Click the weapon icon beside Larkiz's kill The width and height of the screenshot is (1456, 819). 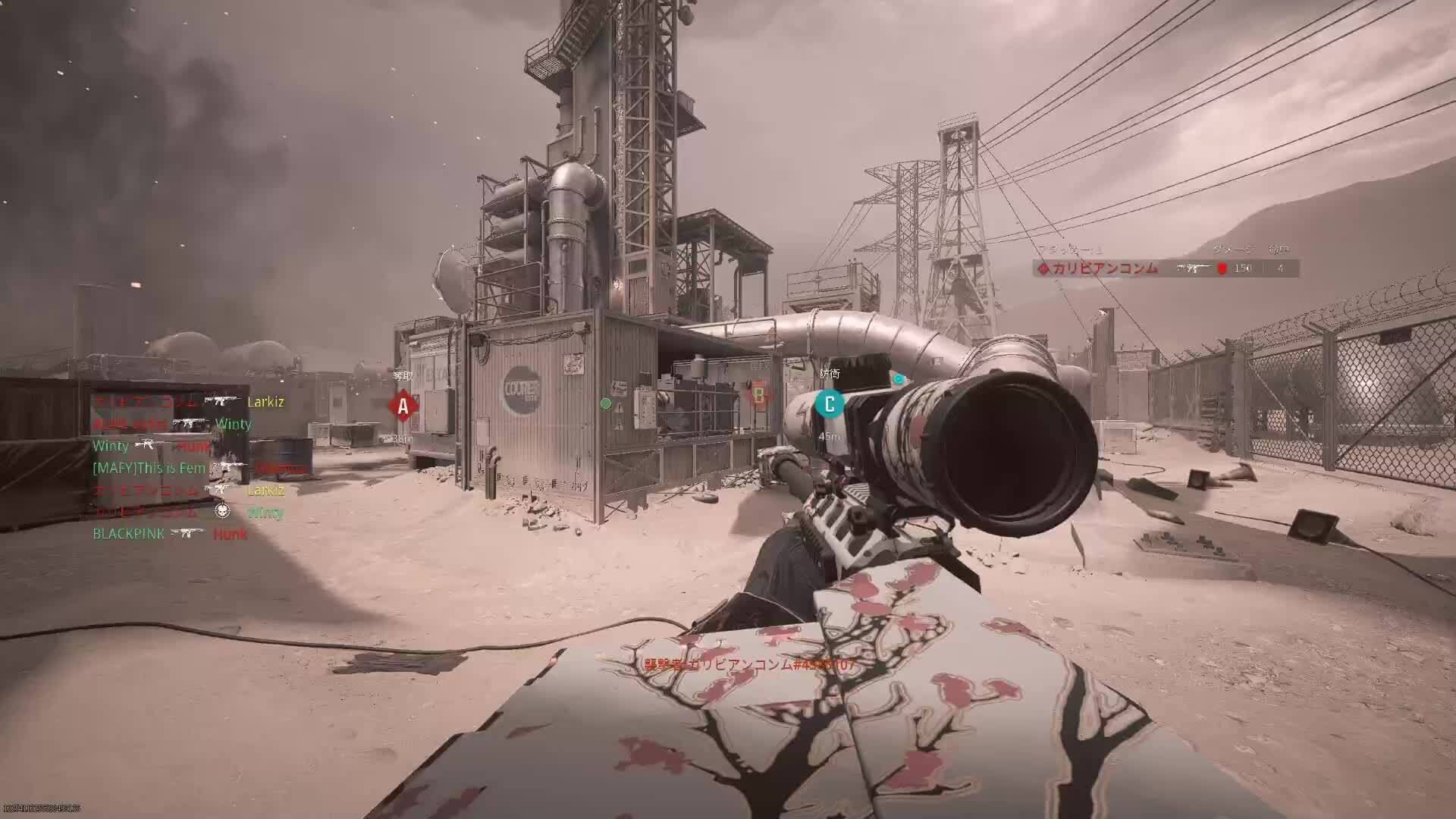[220, 400]
